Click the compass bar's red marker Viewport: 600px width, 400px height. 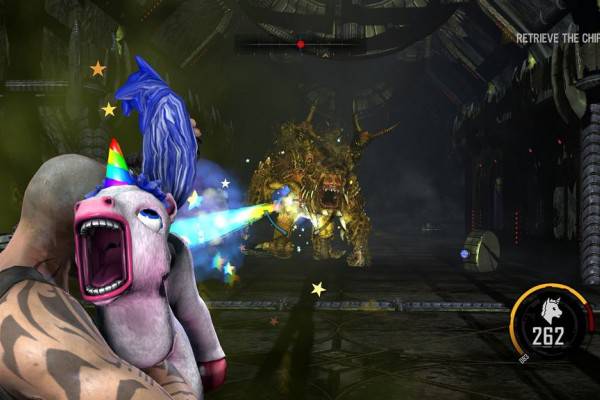click(x=300, y=44)
